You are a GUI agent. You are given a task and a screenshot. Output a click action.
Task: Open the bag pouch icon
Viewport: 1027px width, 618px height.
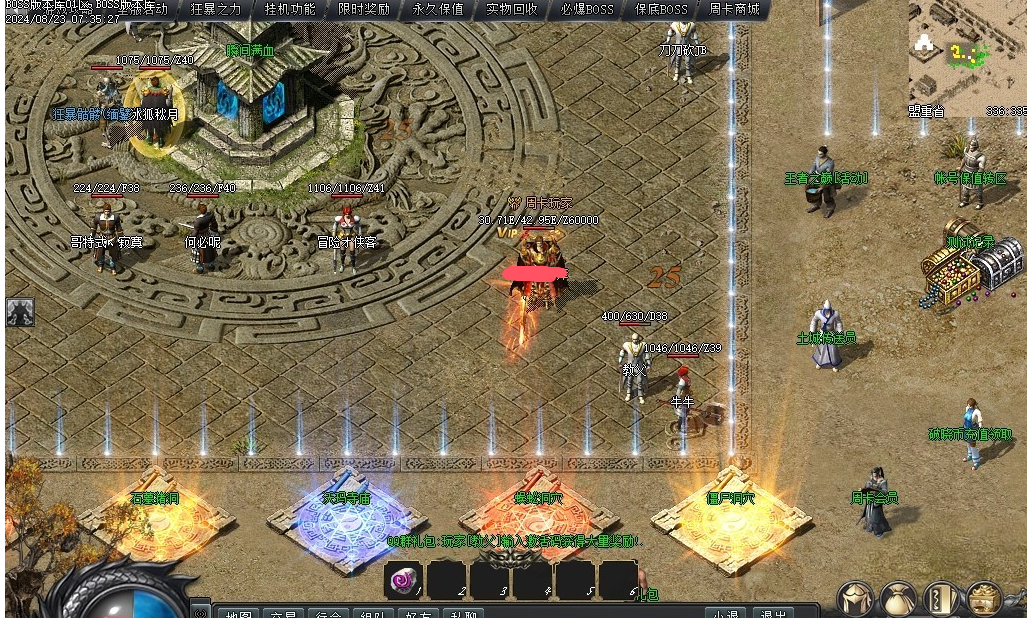(x=898, y=599)
